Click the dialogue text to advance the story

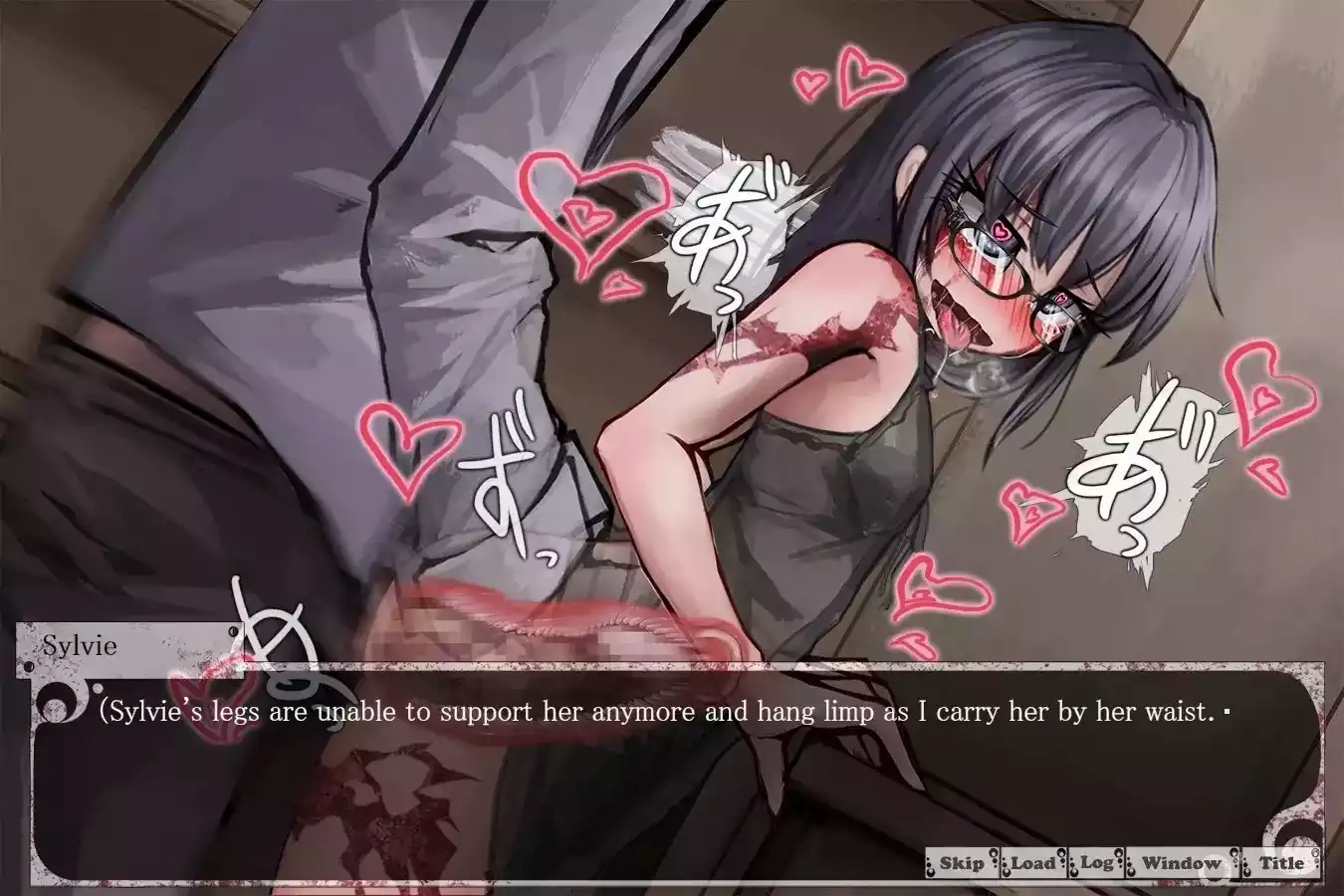click(657, 712)
